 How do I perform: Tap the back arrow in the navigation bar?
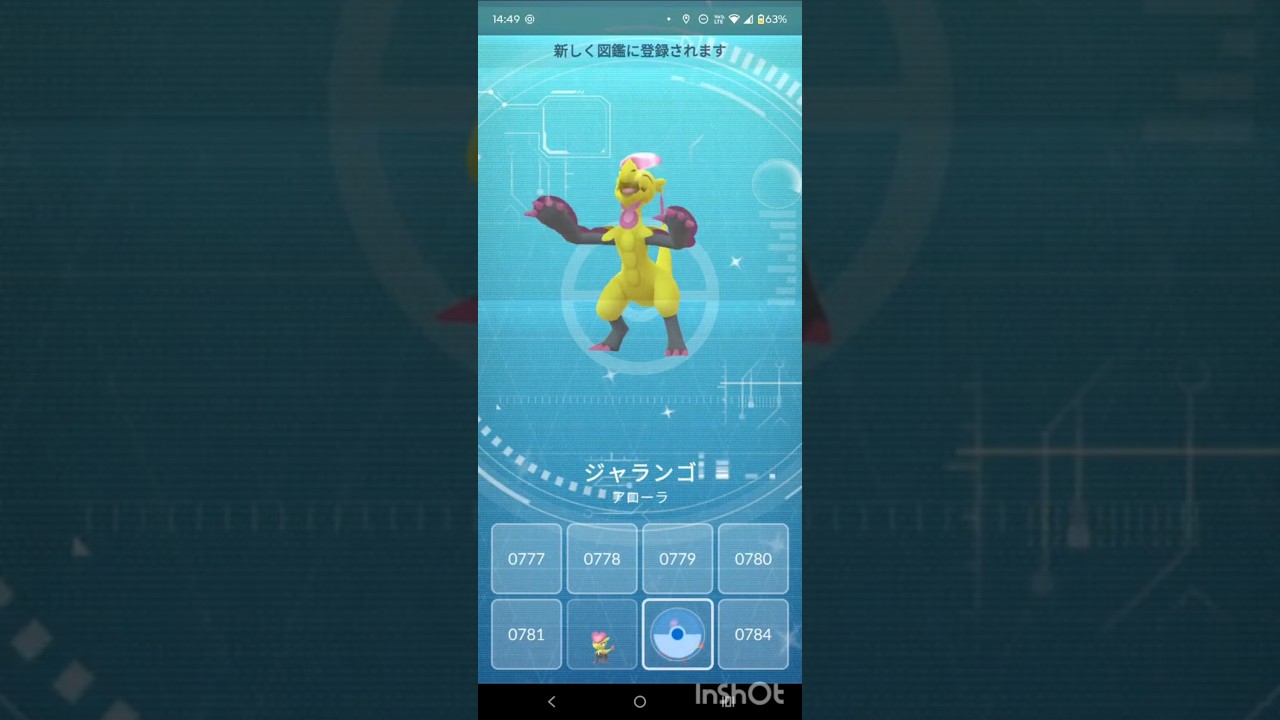[551, 701]
